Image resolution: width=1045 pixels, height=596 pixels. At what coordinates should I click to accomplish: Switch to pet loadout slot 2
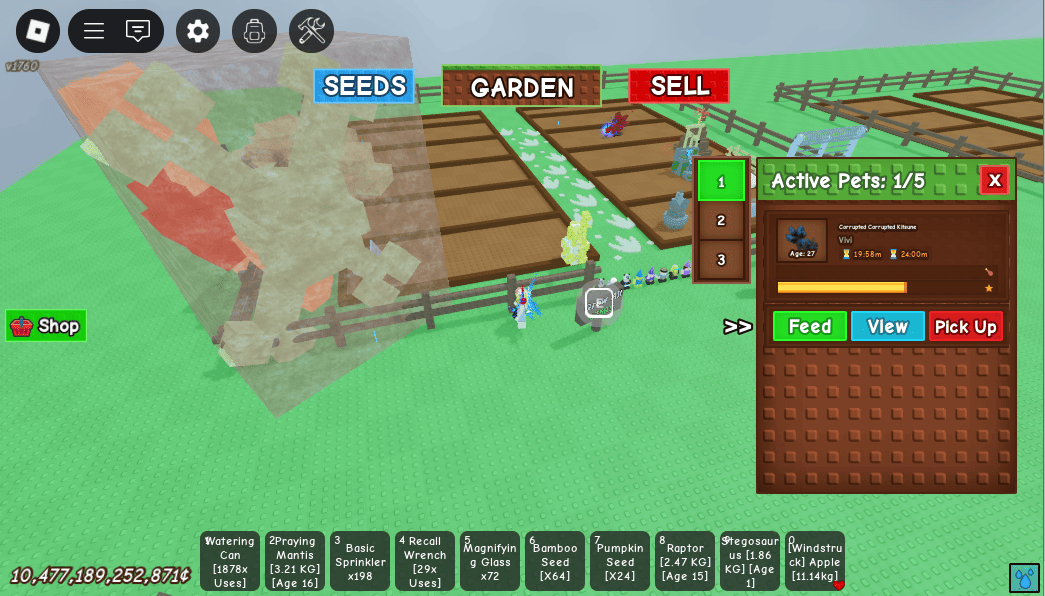point(721,220)
